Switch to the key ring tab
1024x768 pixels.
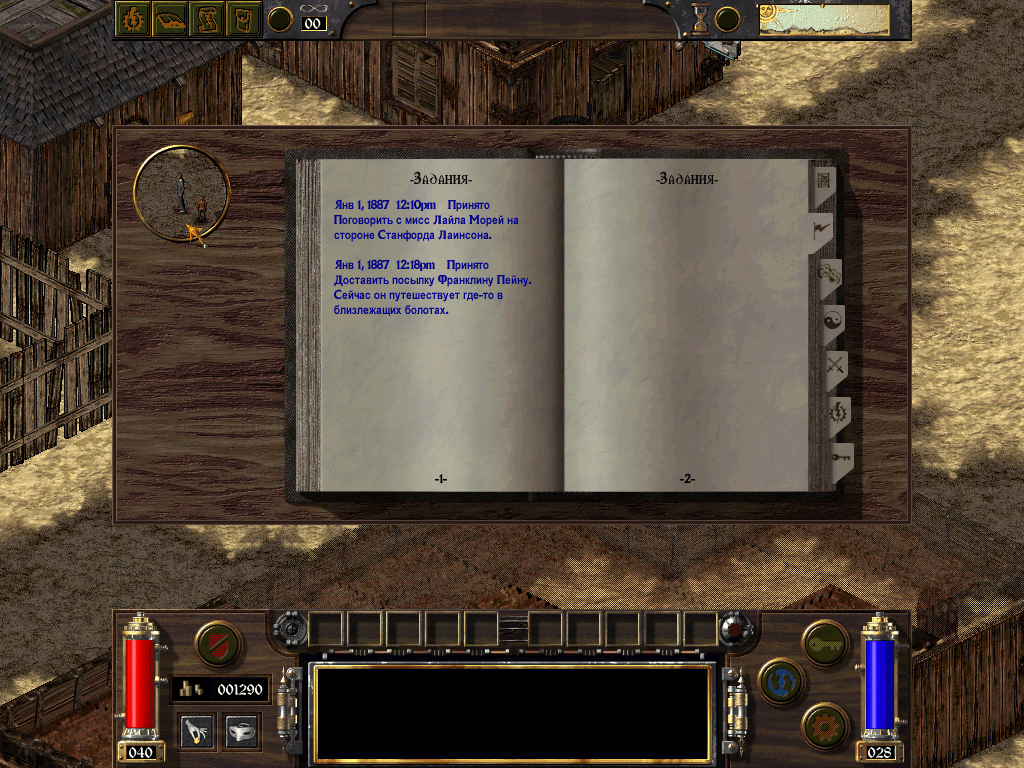click(x=839, y=459)
